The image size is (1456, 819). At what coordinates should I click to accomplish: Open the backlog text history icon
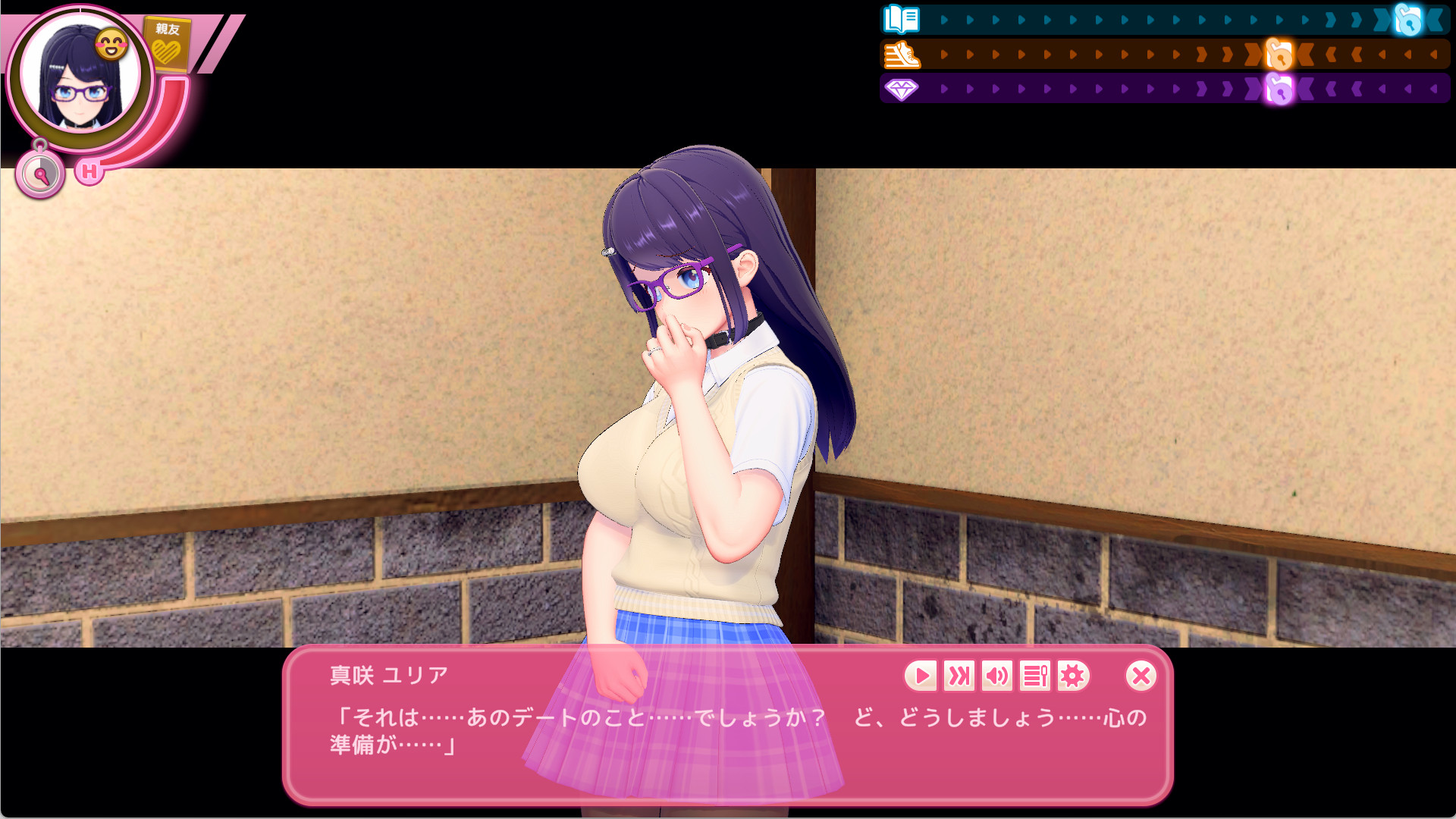click(1034, 676)
